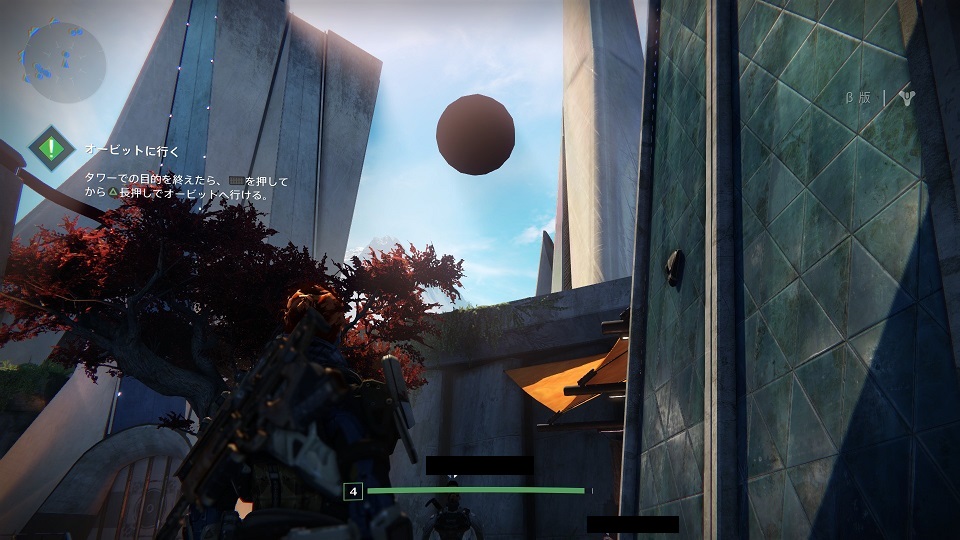Viewport: 960px width, 540px height.
Task: Click the Destiny tricorn logo beside β版
Action: pyautogui.click(x=906, y=99)
